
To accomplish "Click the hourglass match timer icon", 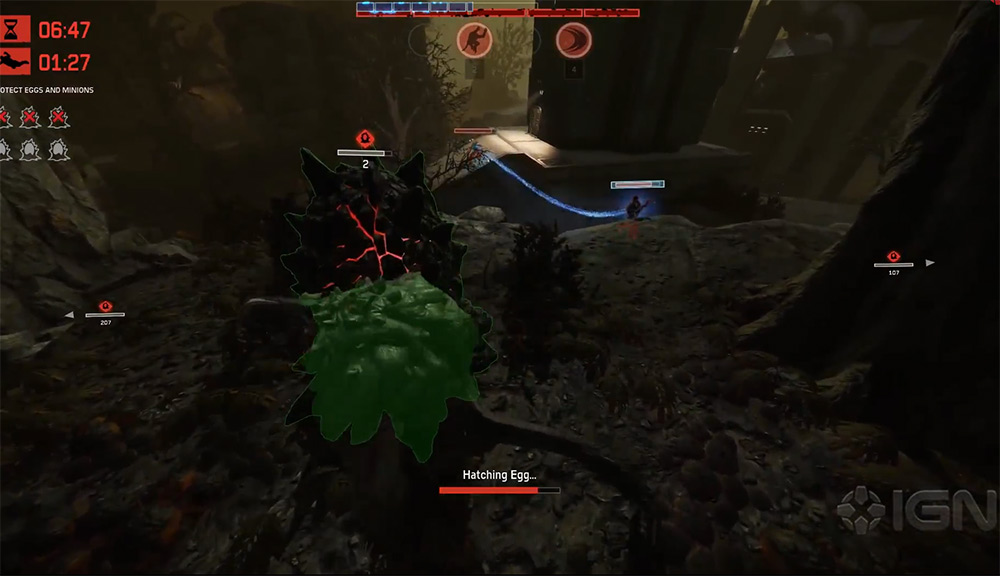I will [15, 30].
